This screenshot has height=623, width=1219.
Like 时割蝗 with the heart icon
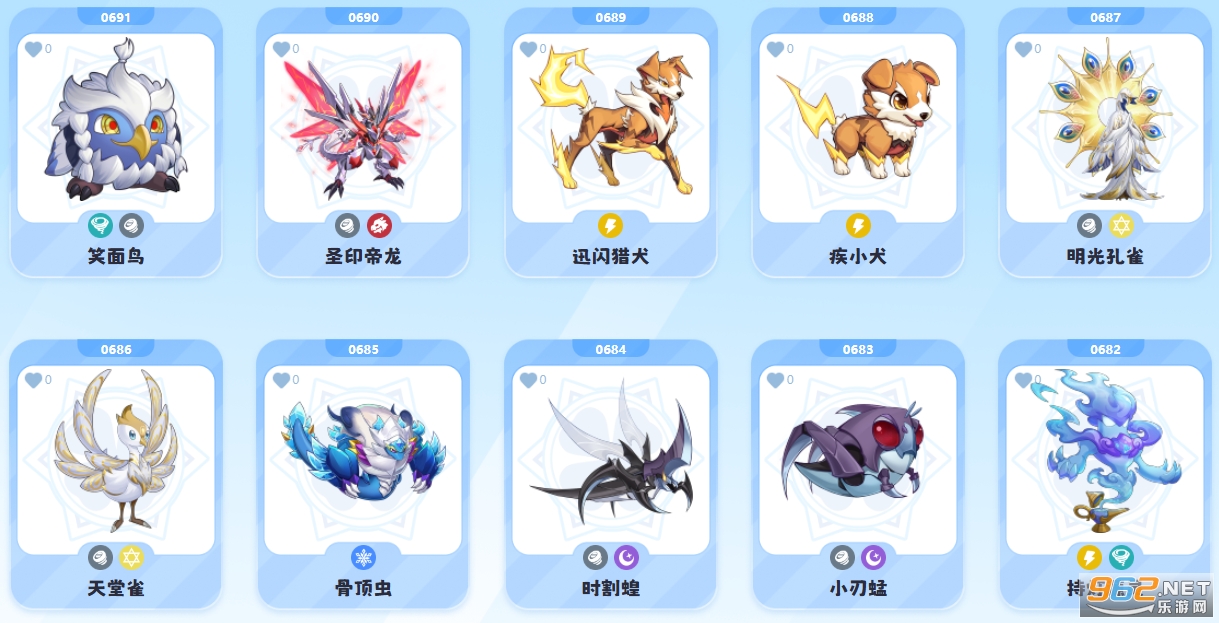click(528, 380)
